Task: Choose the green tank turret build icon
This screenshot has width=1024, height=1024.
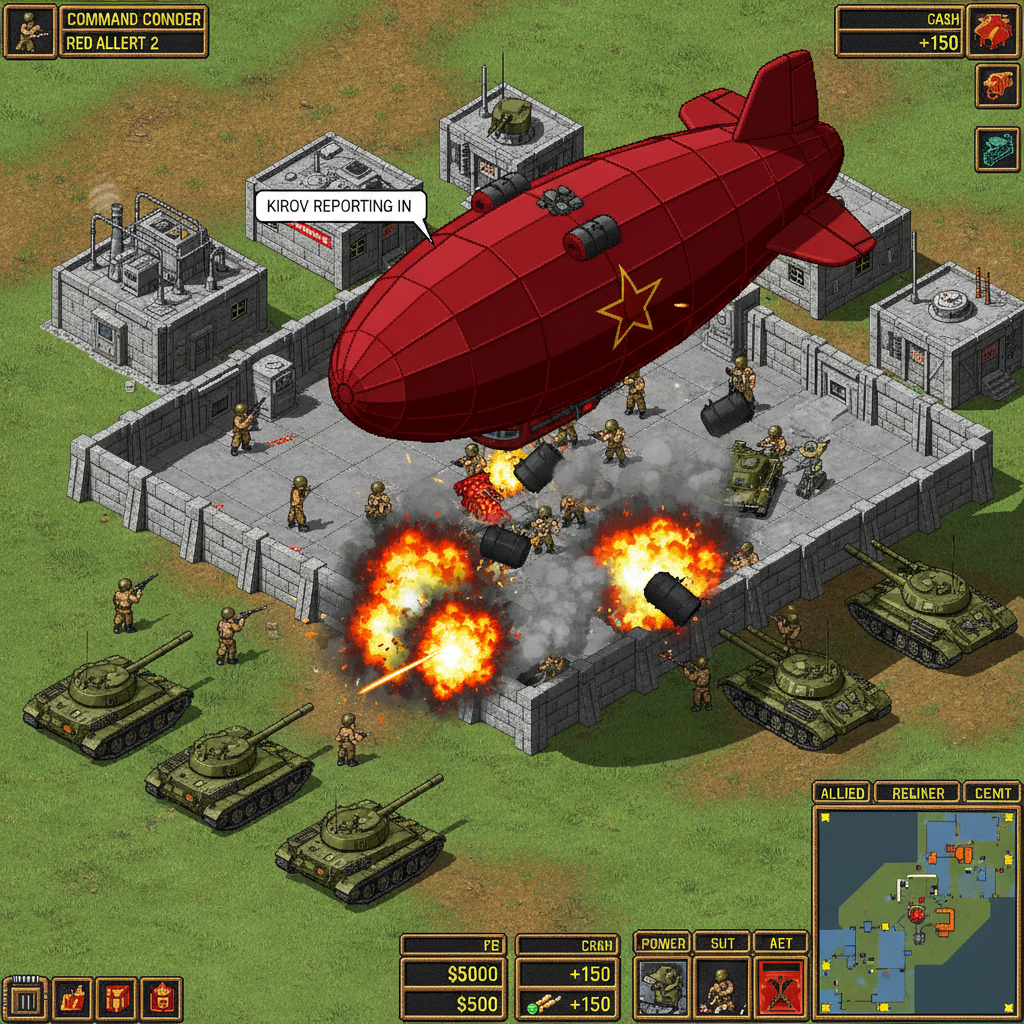Action: point(662,988)
